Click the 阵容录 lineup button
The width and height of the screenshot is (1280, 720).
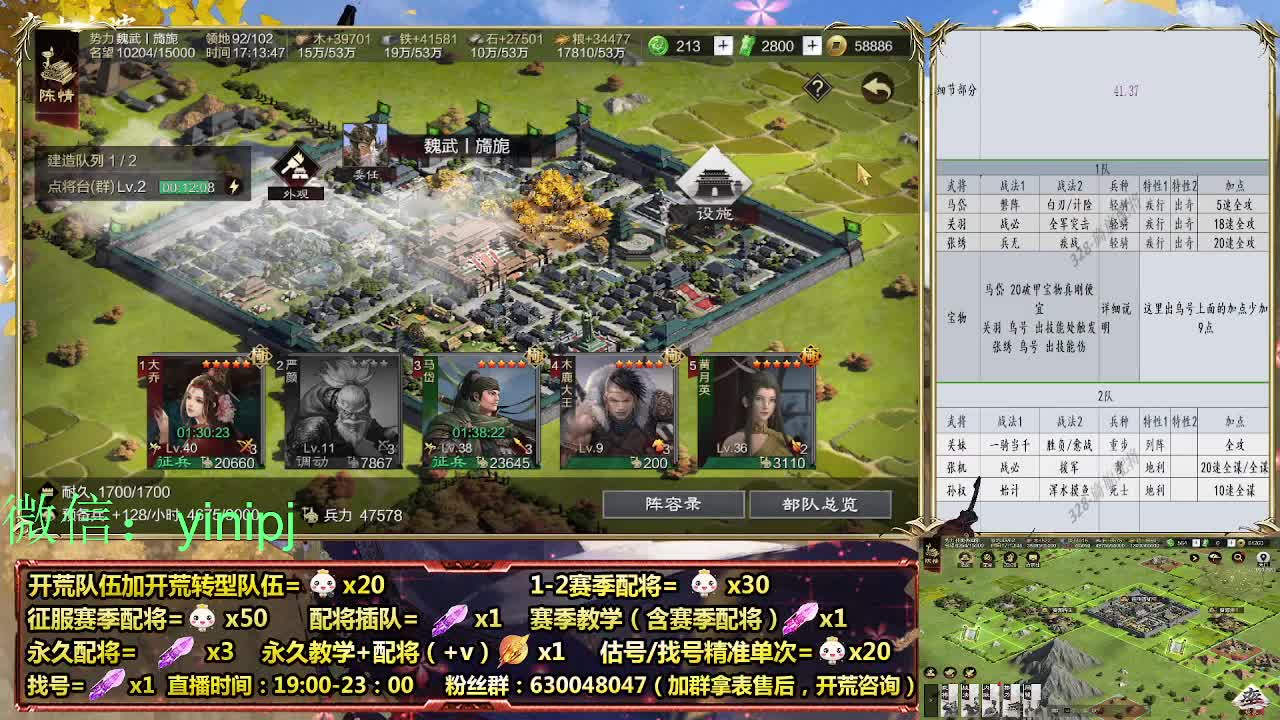pos(672,505)
